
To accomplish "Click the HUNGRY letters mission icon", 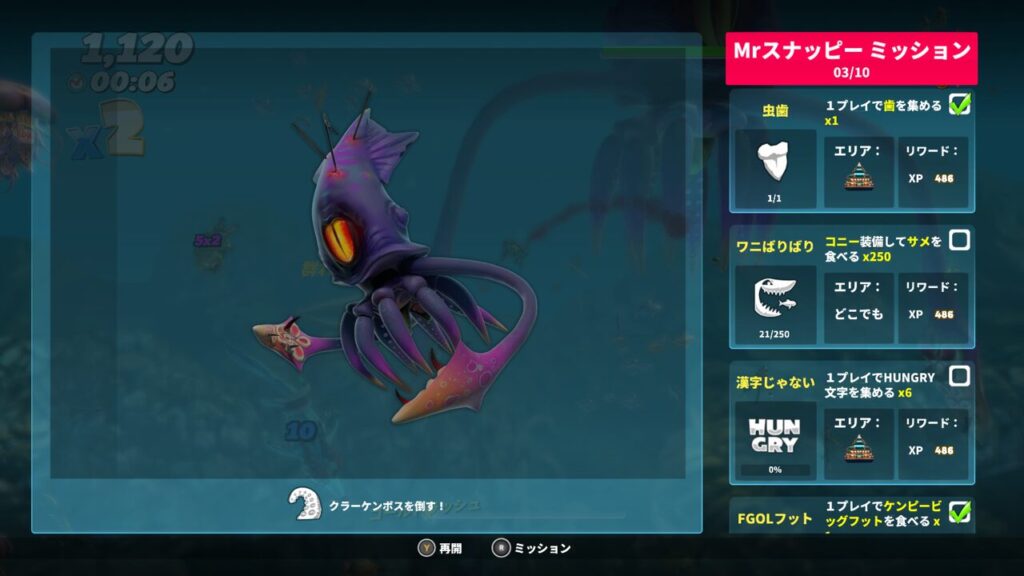I will point(775,433).
